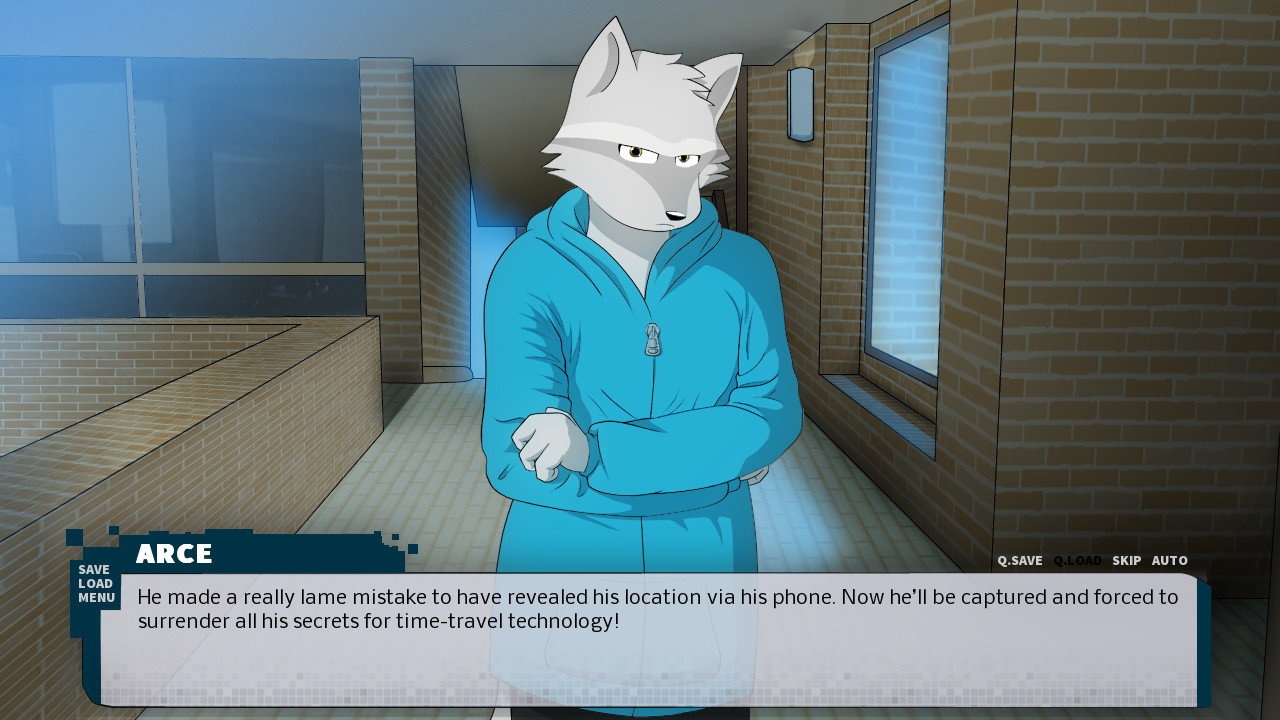The image size is (1280, 720).
Task: Select SAVE from the sidebar options
Action: (x=94, y=569)
